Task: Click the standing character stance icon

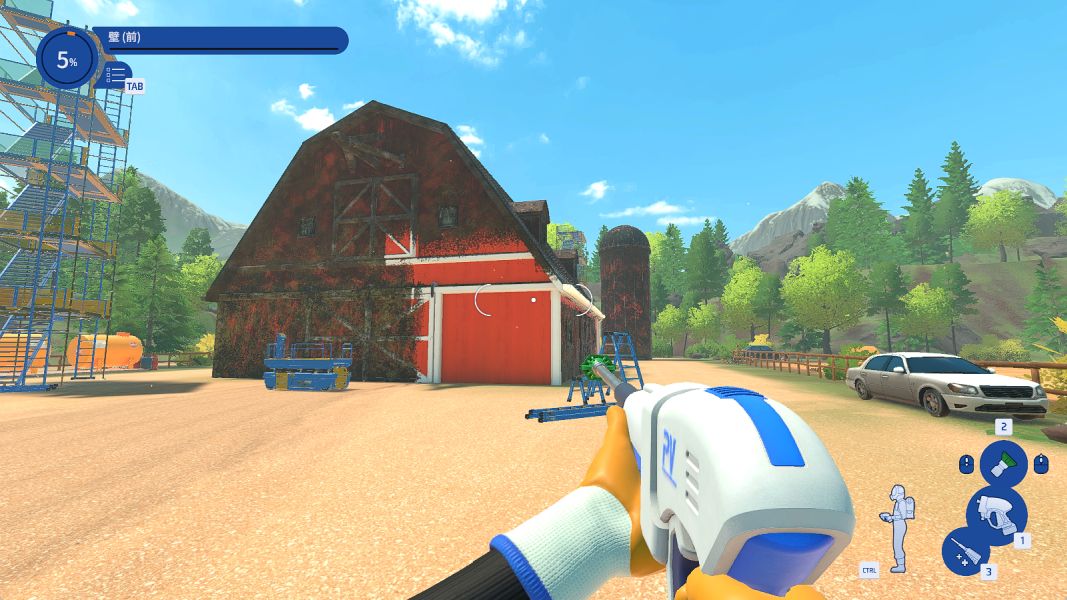Action: [901, 527]
